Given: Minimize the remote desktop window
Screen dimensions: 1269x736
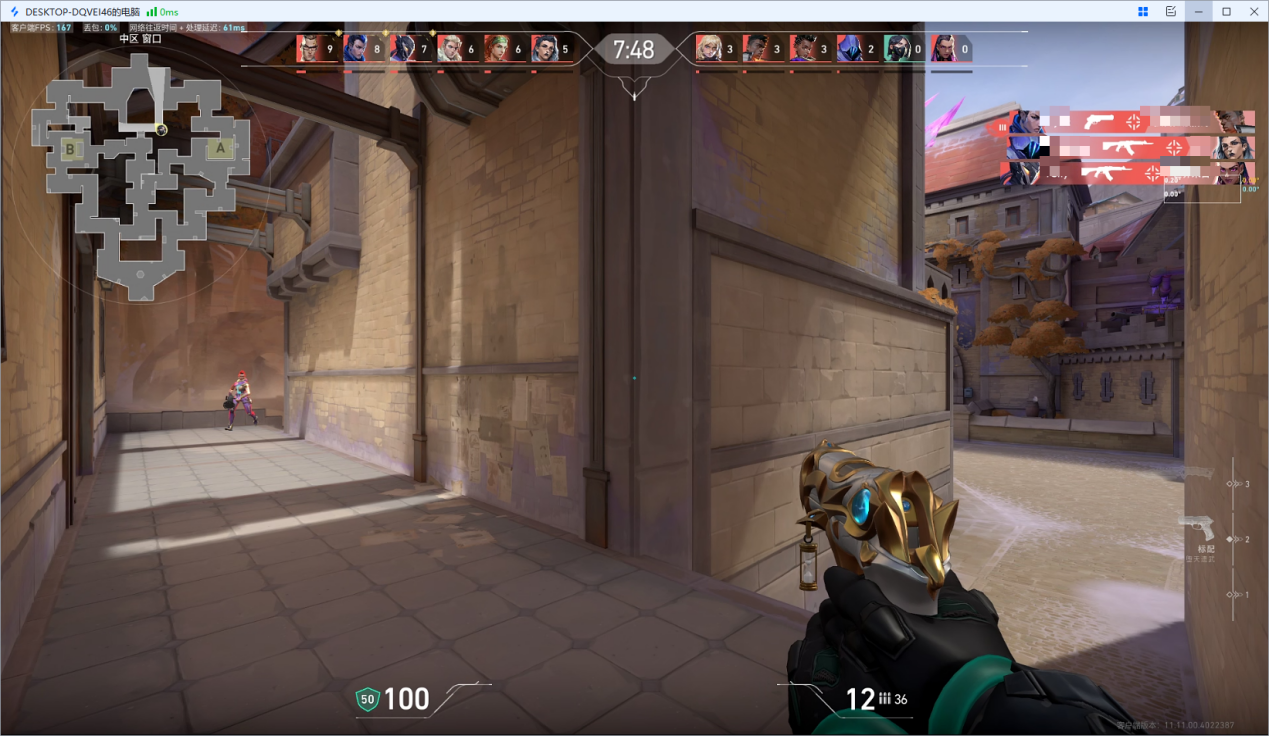Looking at the screenshot, I should (x=1199, y=11).
